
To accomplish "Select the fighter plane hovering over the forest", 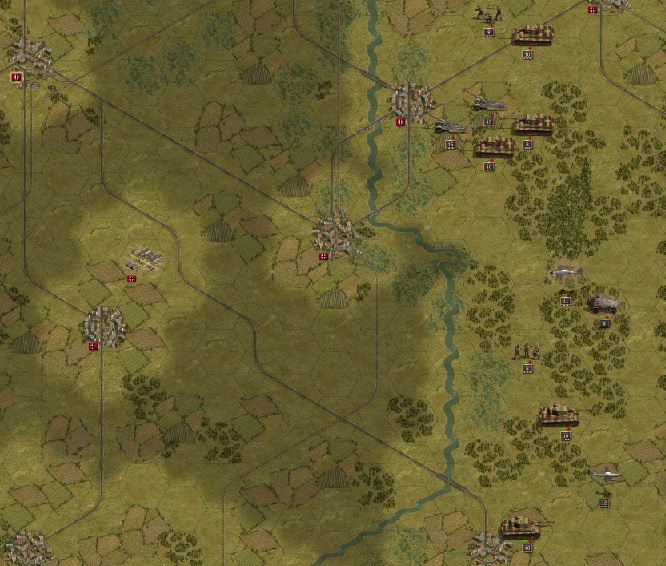I will click(566, 273).
